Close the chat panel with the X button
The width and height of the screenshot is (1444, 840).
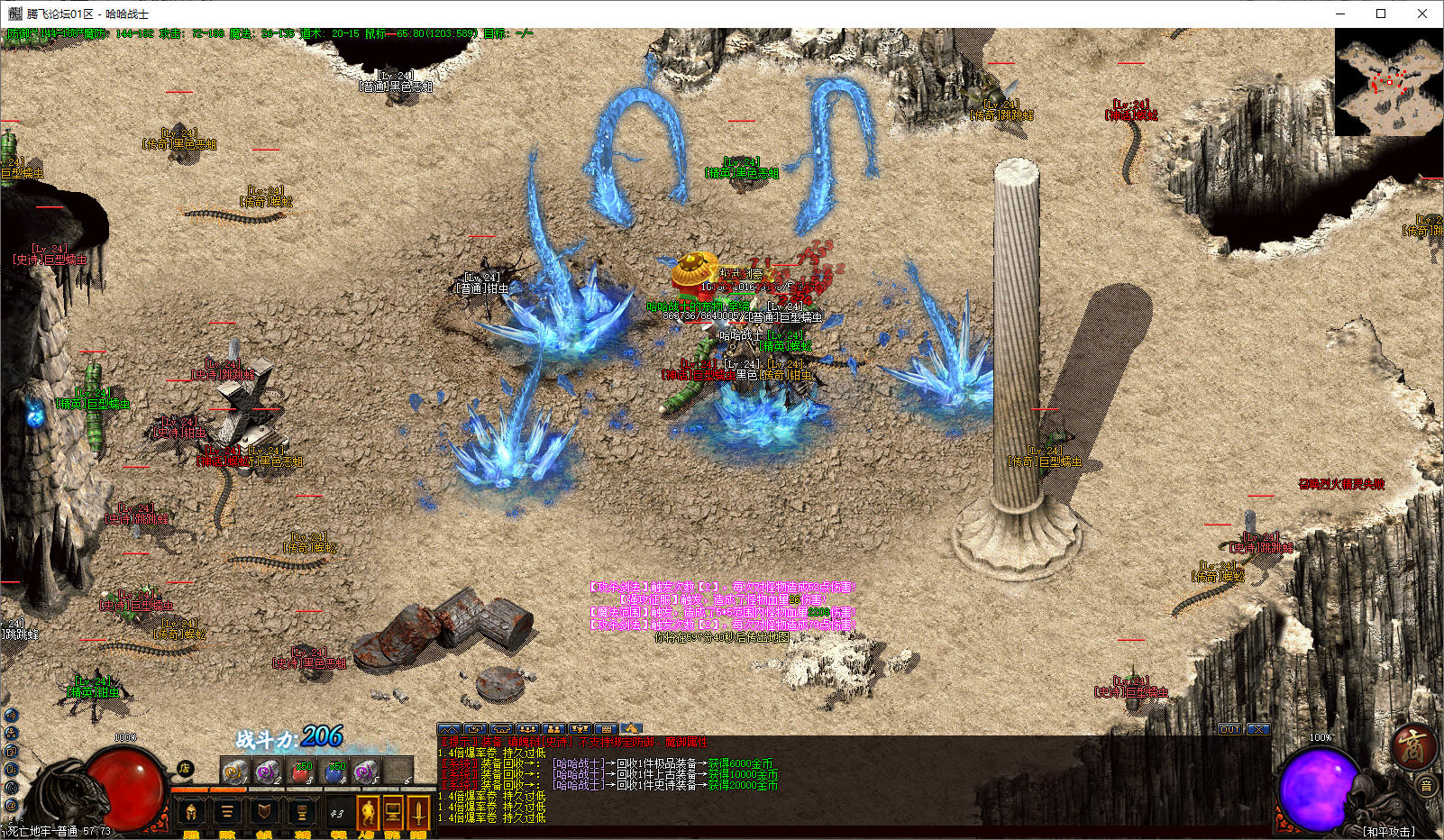click(1258, 729)
